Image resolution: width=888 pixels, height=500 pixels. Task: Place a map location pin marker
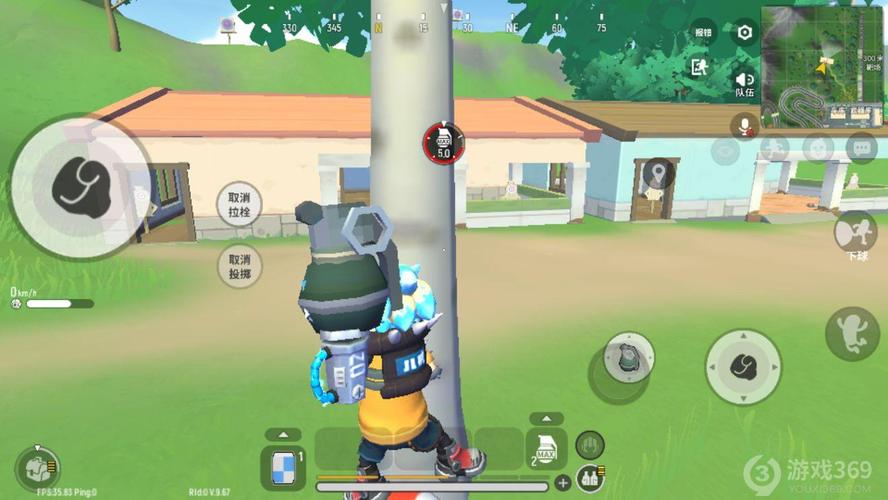click(x=657, y=176)
